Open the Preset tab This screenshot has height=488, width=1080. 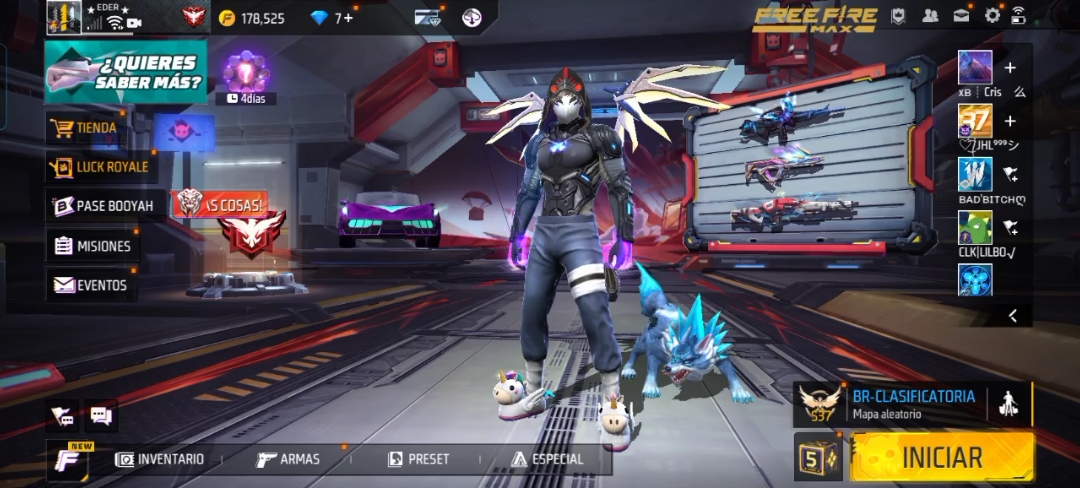click(x=418, y=459)
